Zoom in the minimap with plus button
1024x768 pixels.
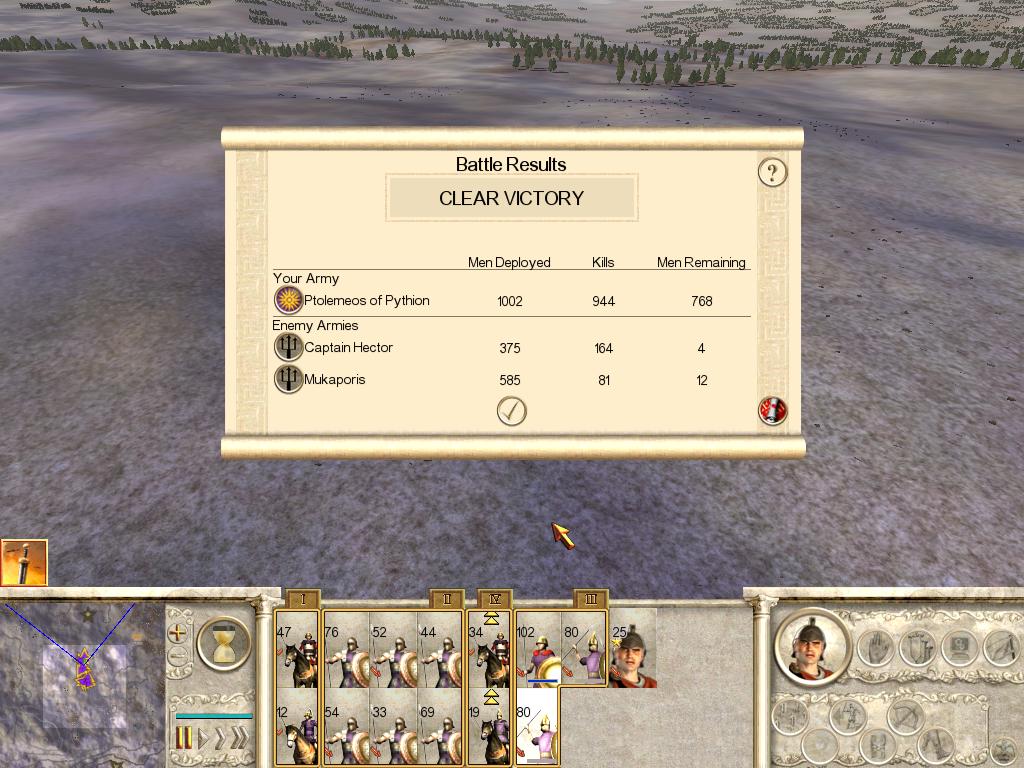click(178, 632)
